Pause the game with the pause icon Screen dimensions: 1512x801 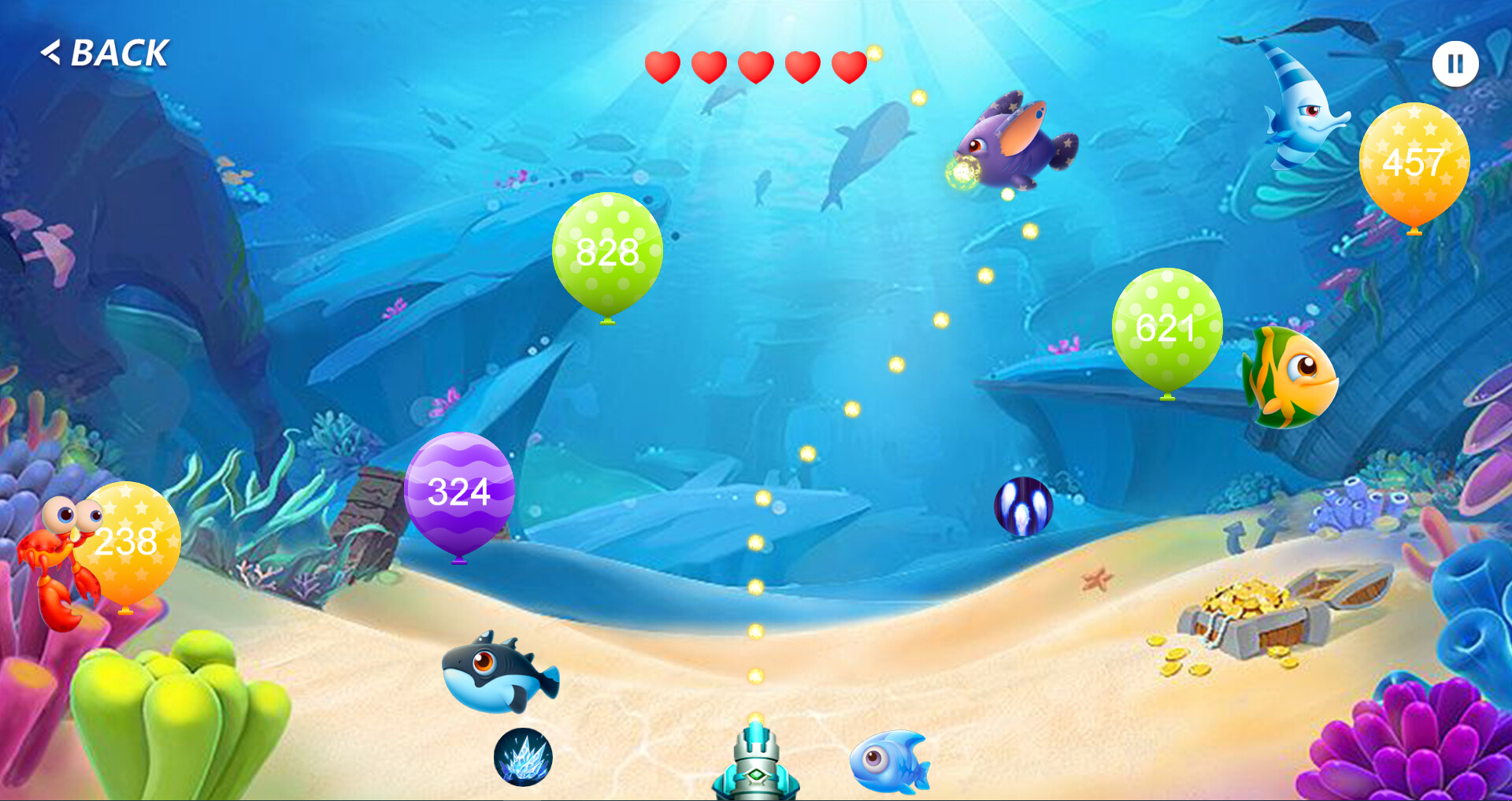click(x=1455, y=63)
